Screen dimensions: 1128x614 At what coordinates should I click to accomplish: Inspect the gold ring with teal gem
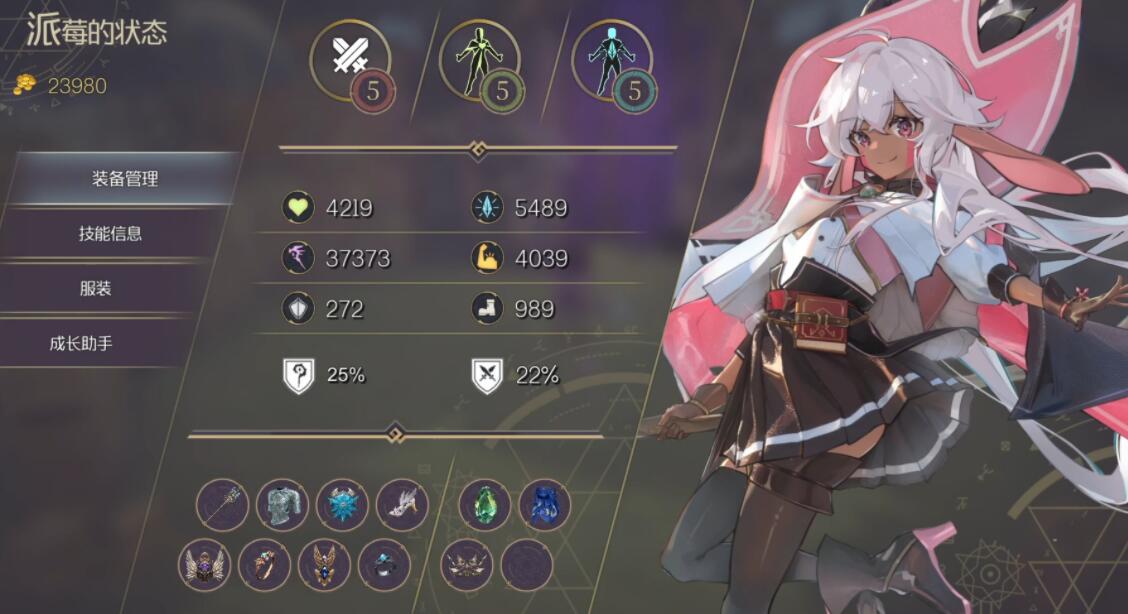[264, 564]
